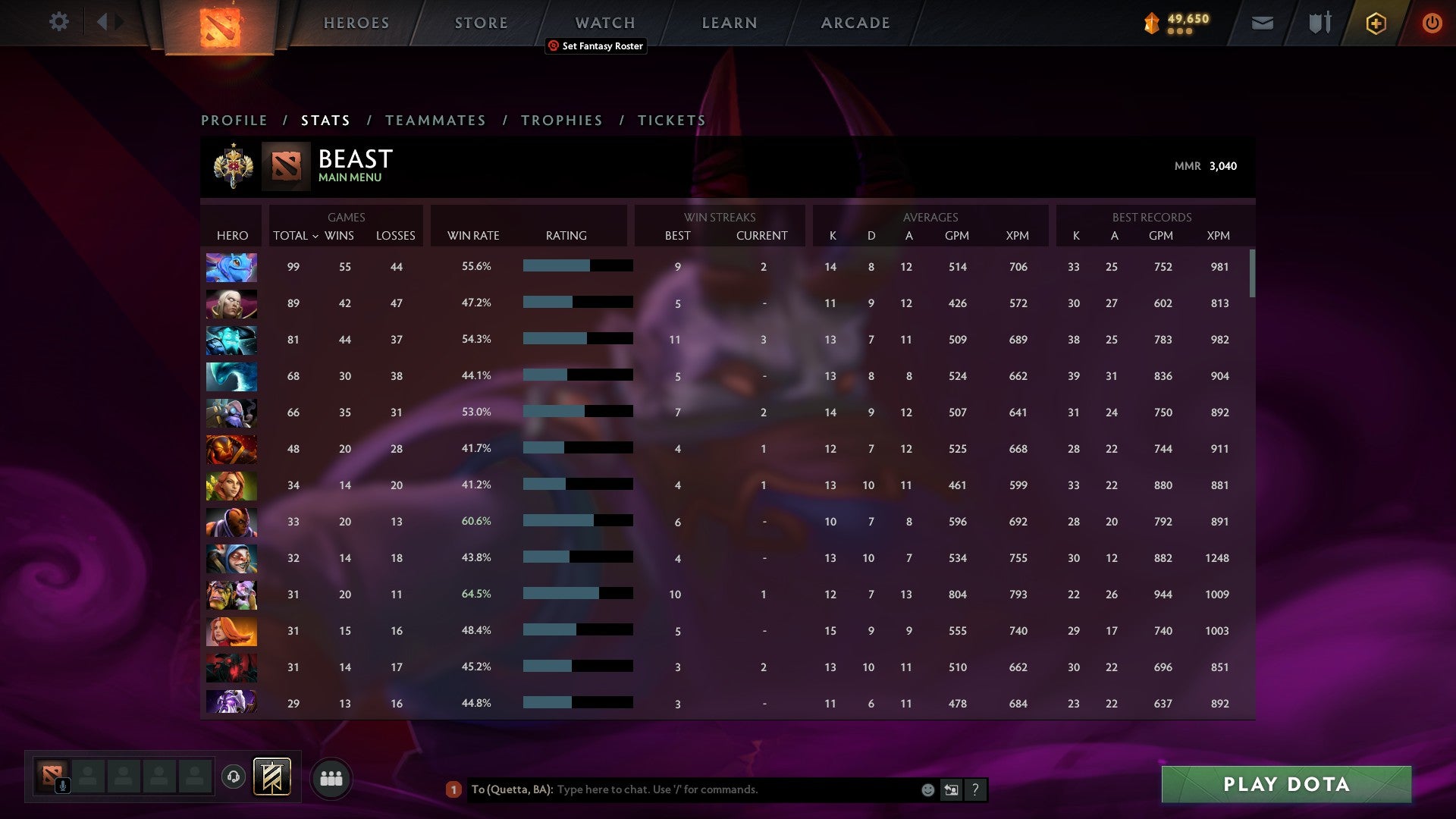Go to the PROFILE page
Screen dimensions: 1456x819
pos(234,120)
